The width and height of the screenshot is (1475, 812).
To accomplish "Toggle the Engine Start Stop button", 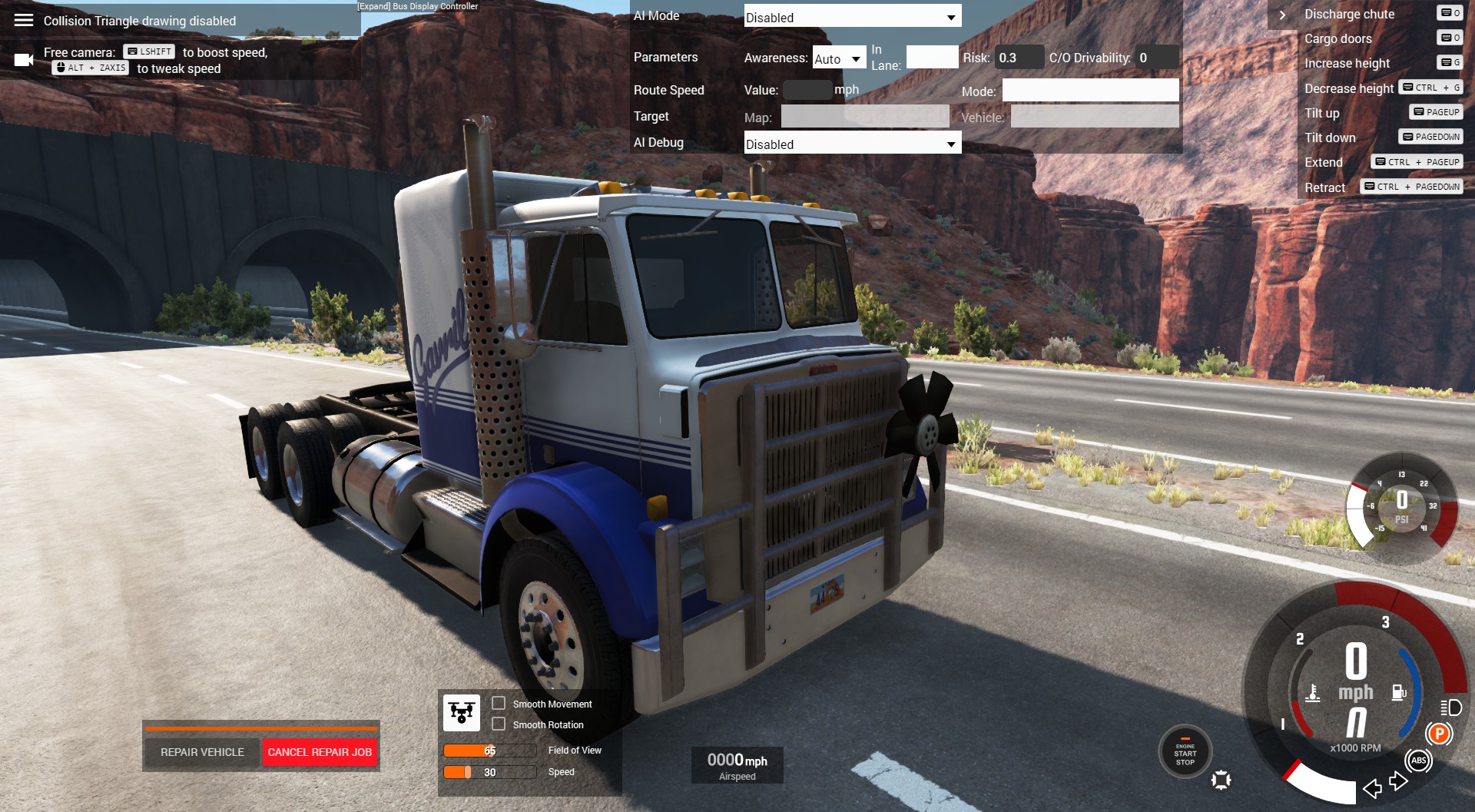I will [1185, 753].
